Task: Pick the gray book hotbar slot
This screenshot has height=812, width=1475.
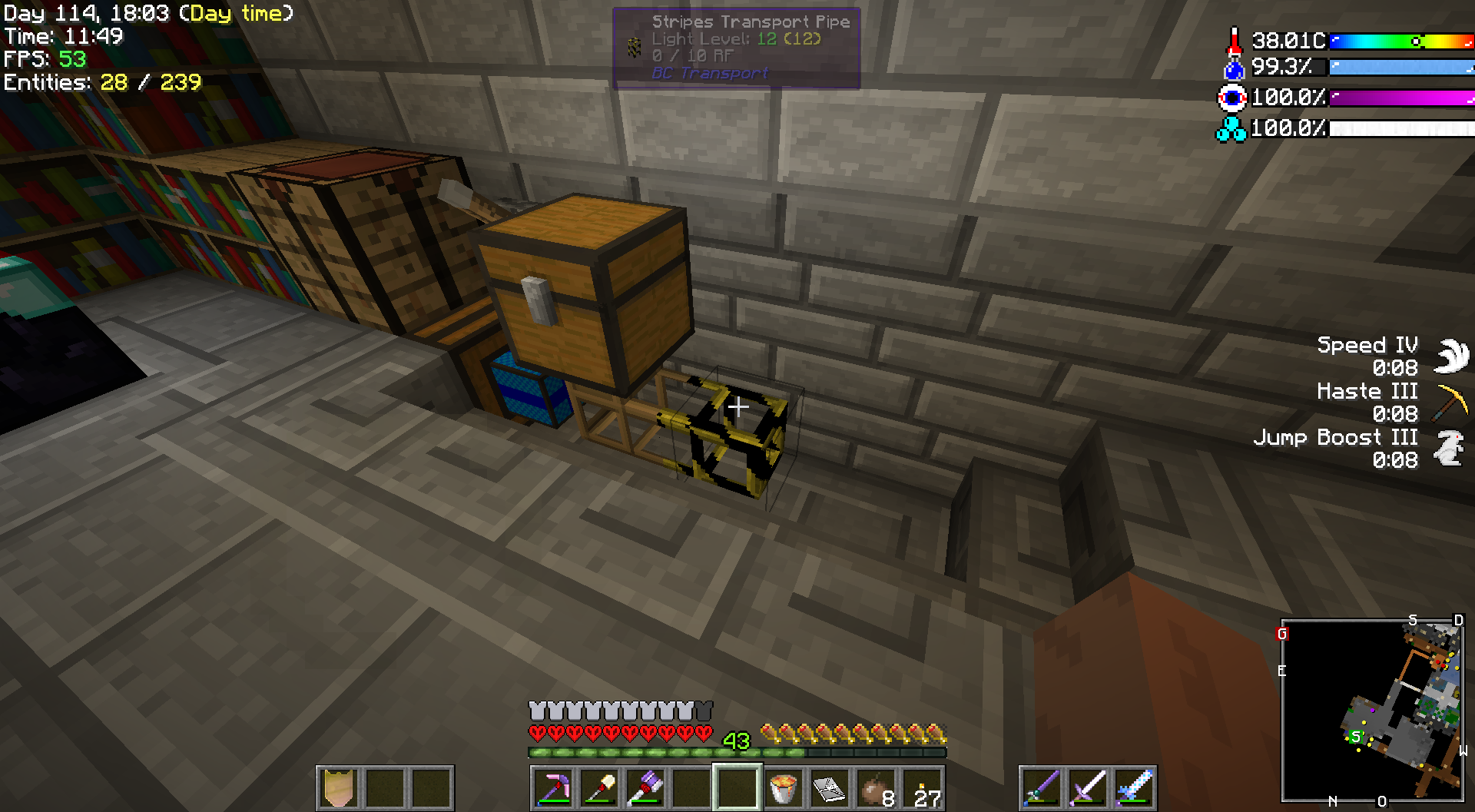Action: [829, 787]
